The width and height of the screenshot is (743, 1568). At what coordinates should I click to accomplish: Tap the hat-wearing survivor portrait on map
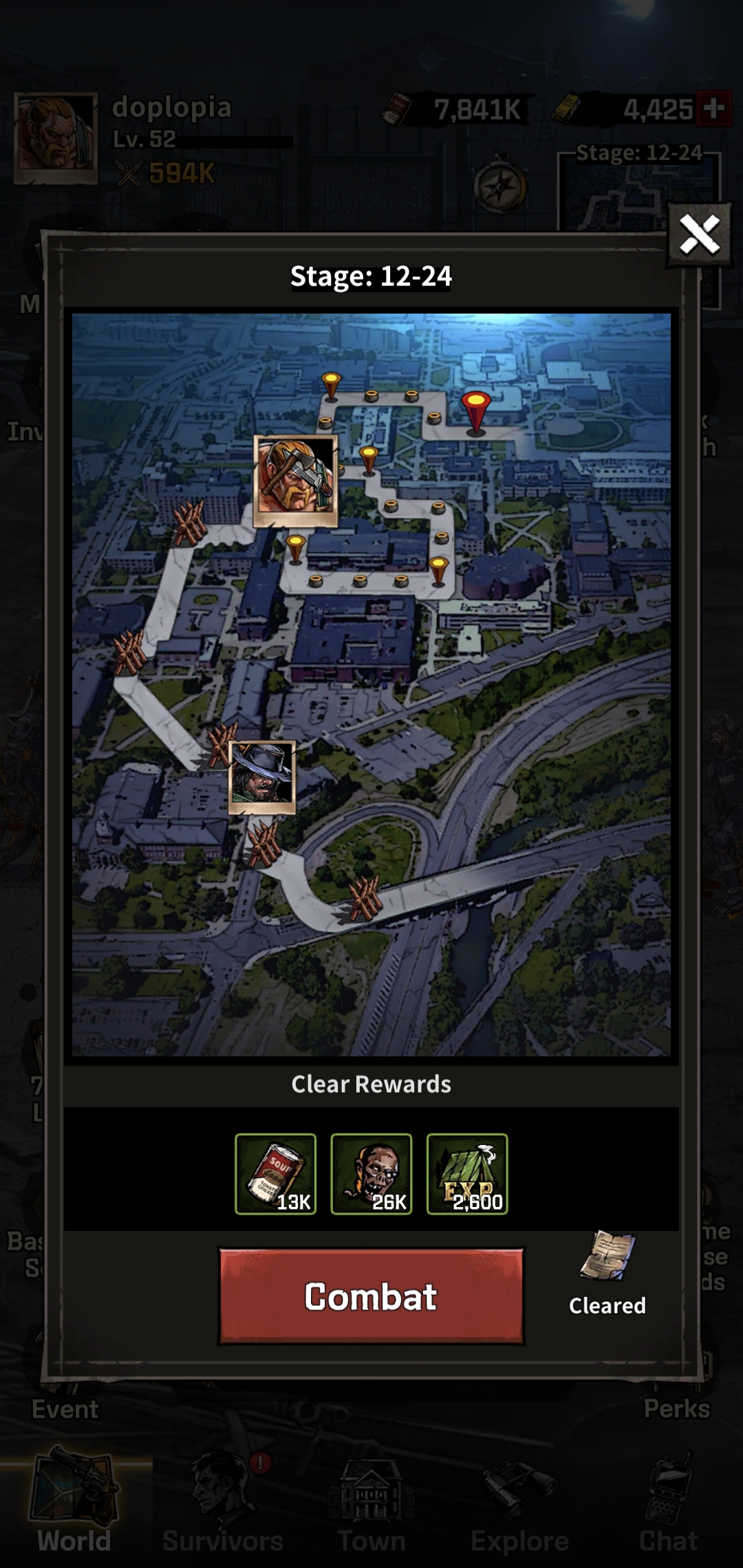click(262, 777)
